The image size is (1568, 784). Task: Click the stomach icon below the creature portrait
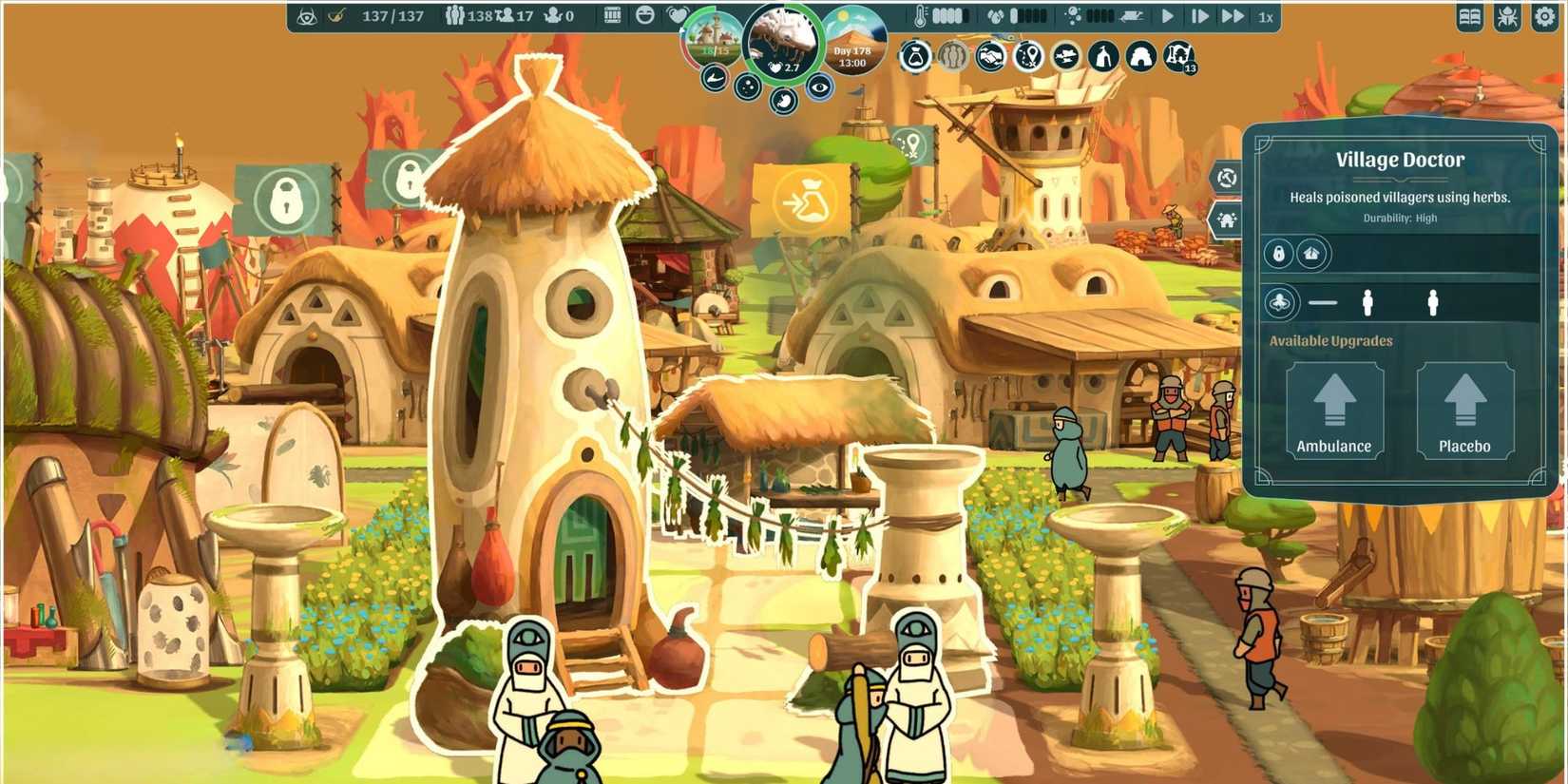[x=783, y=100]
